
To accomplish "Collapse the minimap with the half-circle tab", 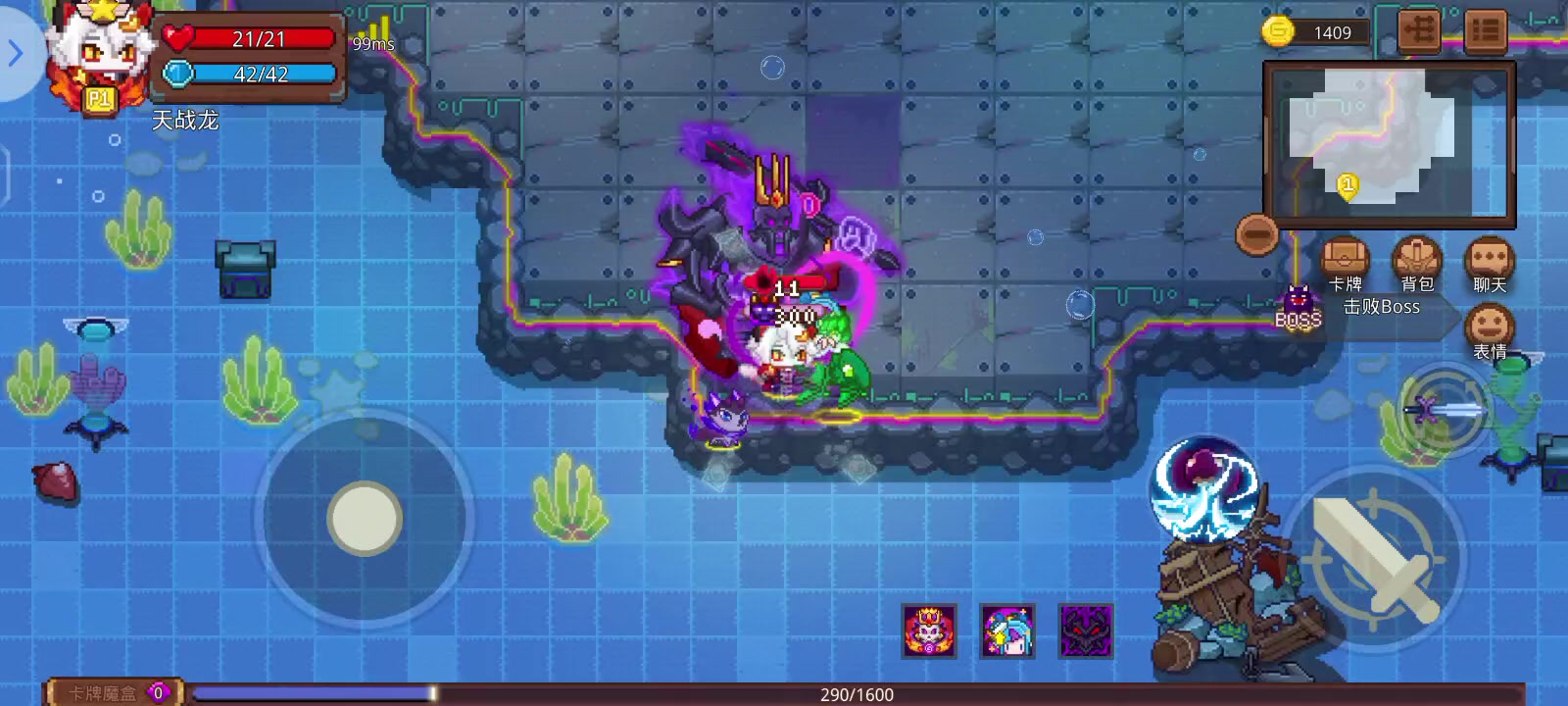I will (x=1258, y=232).
